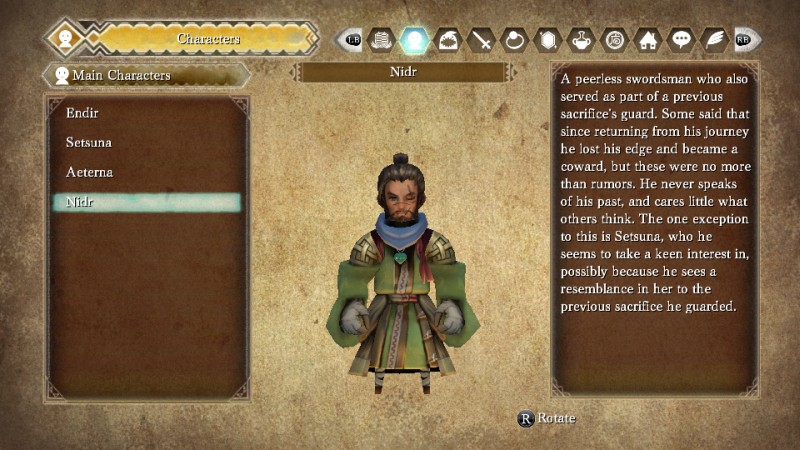
Task: Open the swirl emblem tab
Action: click(x=615, y=40)
